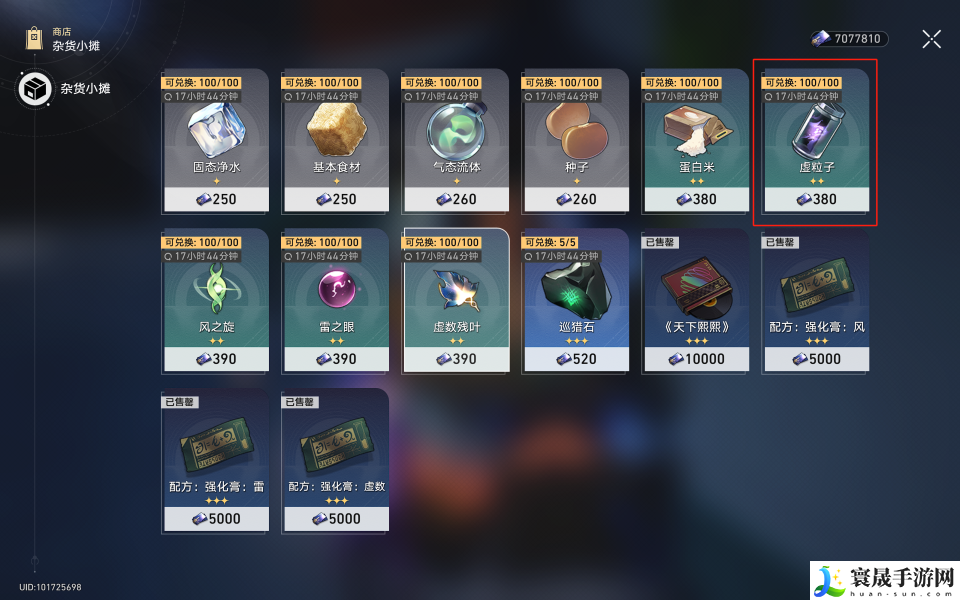Select the 蛋白米 item card
Image resolution: width=960 pixels, height=600 pixels.
pos(695,140)
